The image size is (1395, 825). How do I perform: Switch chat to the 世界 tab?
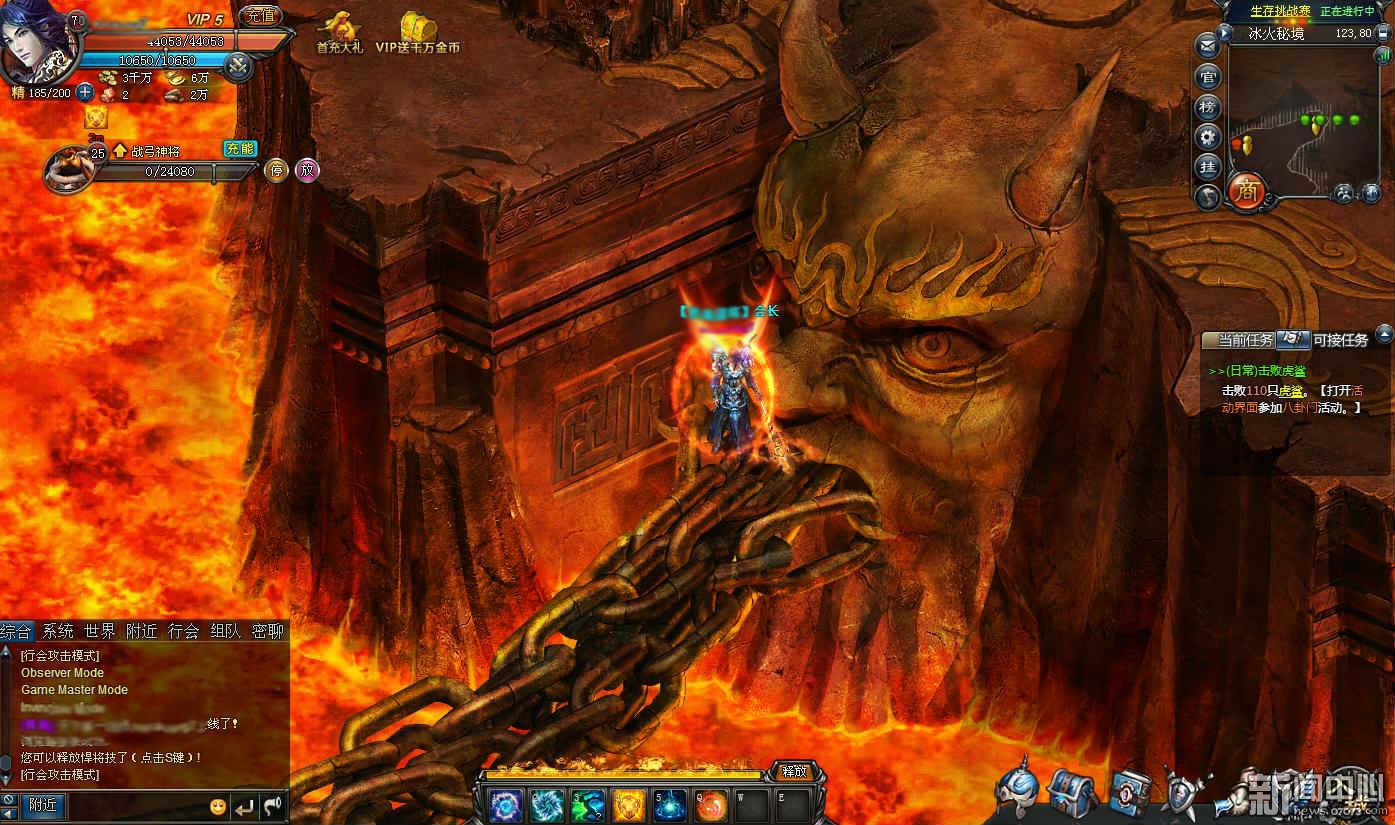click(99, 631)
